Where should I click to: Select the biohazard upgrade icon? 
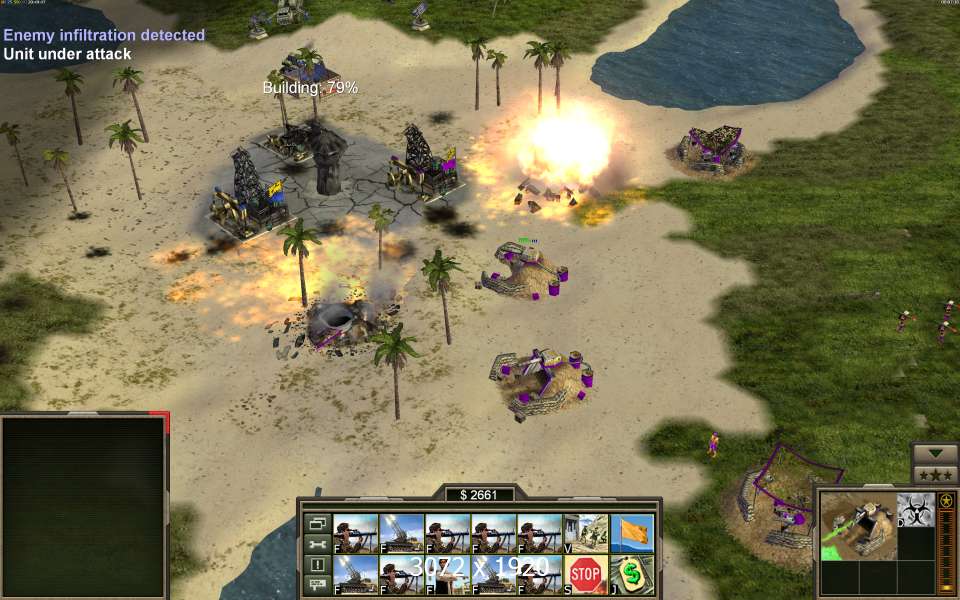tap(915, 508)
